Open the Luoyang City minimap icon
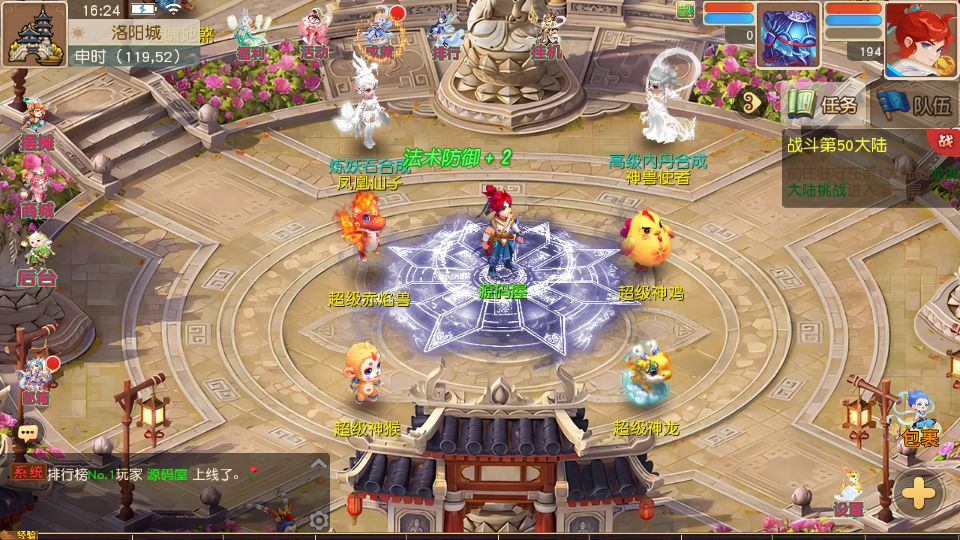This screenshot has width=960, height=540. pos(34,33)
